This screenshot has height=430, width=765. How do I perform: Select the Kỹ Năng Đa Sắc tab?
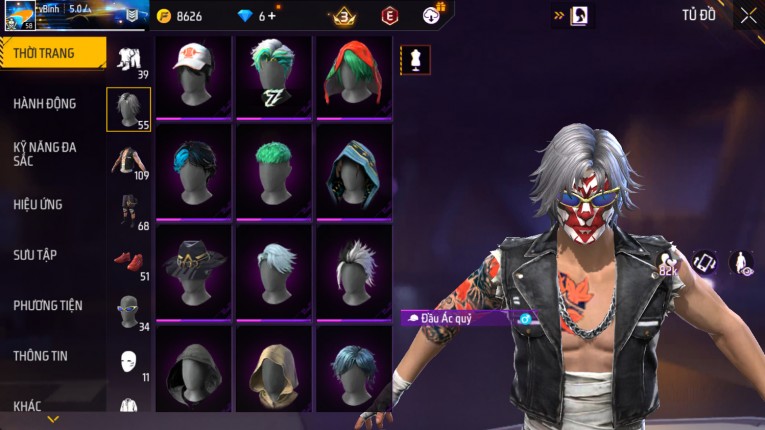(45, 153)
